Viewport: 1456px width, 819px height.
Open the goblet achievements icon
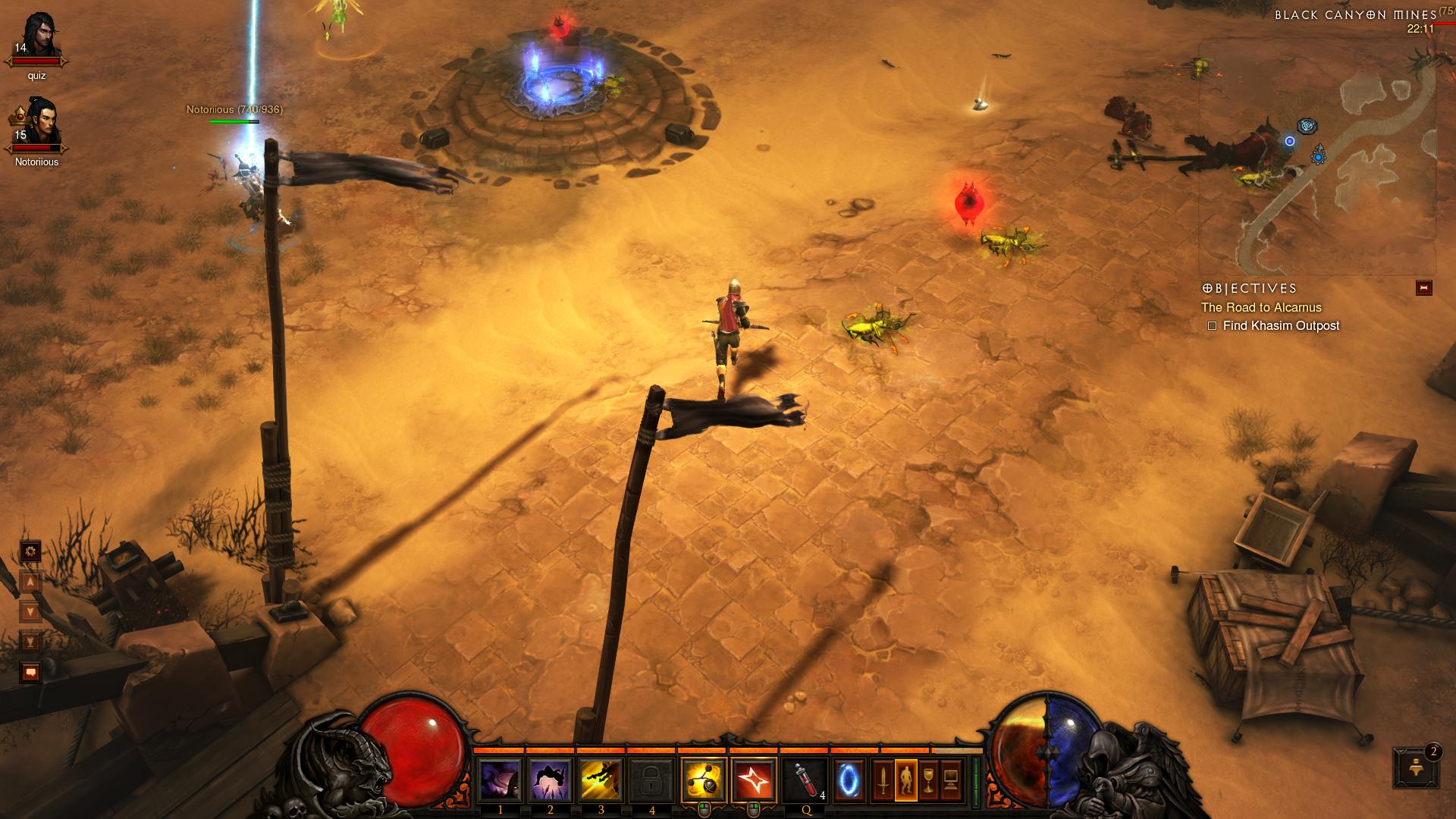tap(928, 780)
